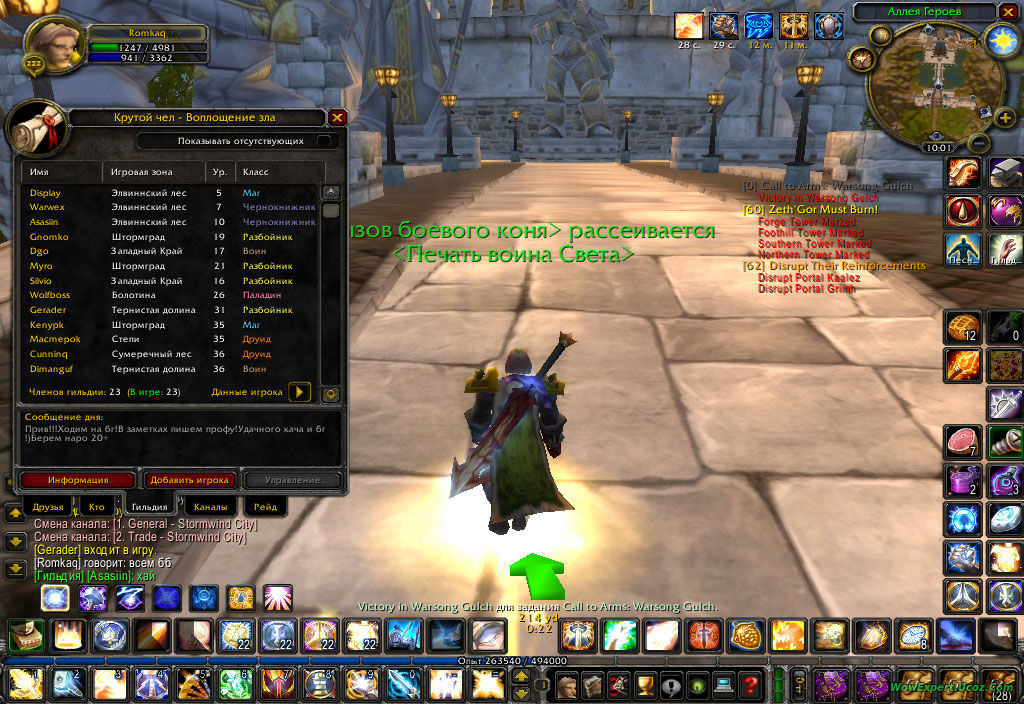Screen dimensions: 1024x704
Task: Close the guild roster window
Action: pyautogui.click(x=337, y=118)
